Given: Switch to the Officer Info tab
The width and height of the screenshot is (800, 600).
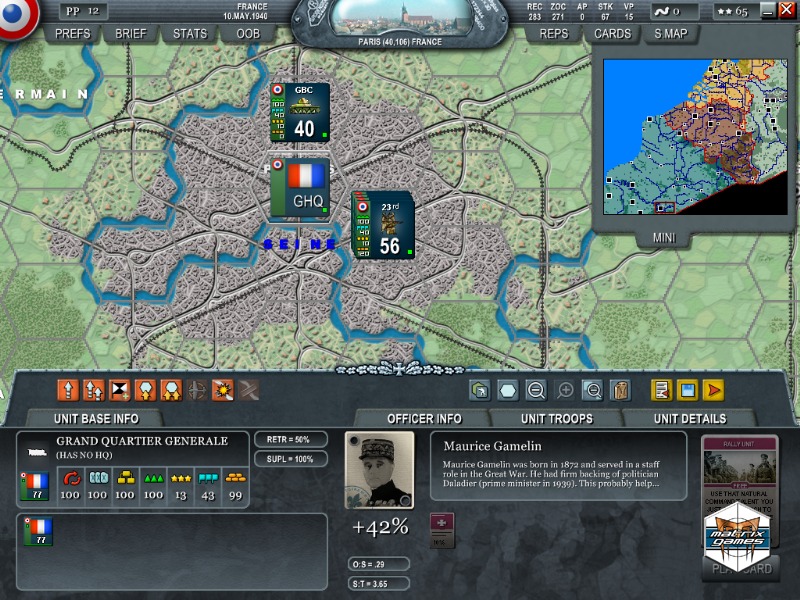Looking at the screenshot, I should point(423,418).
